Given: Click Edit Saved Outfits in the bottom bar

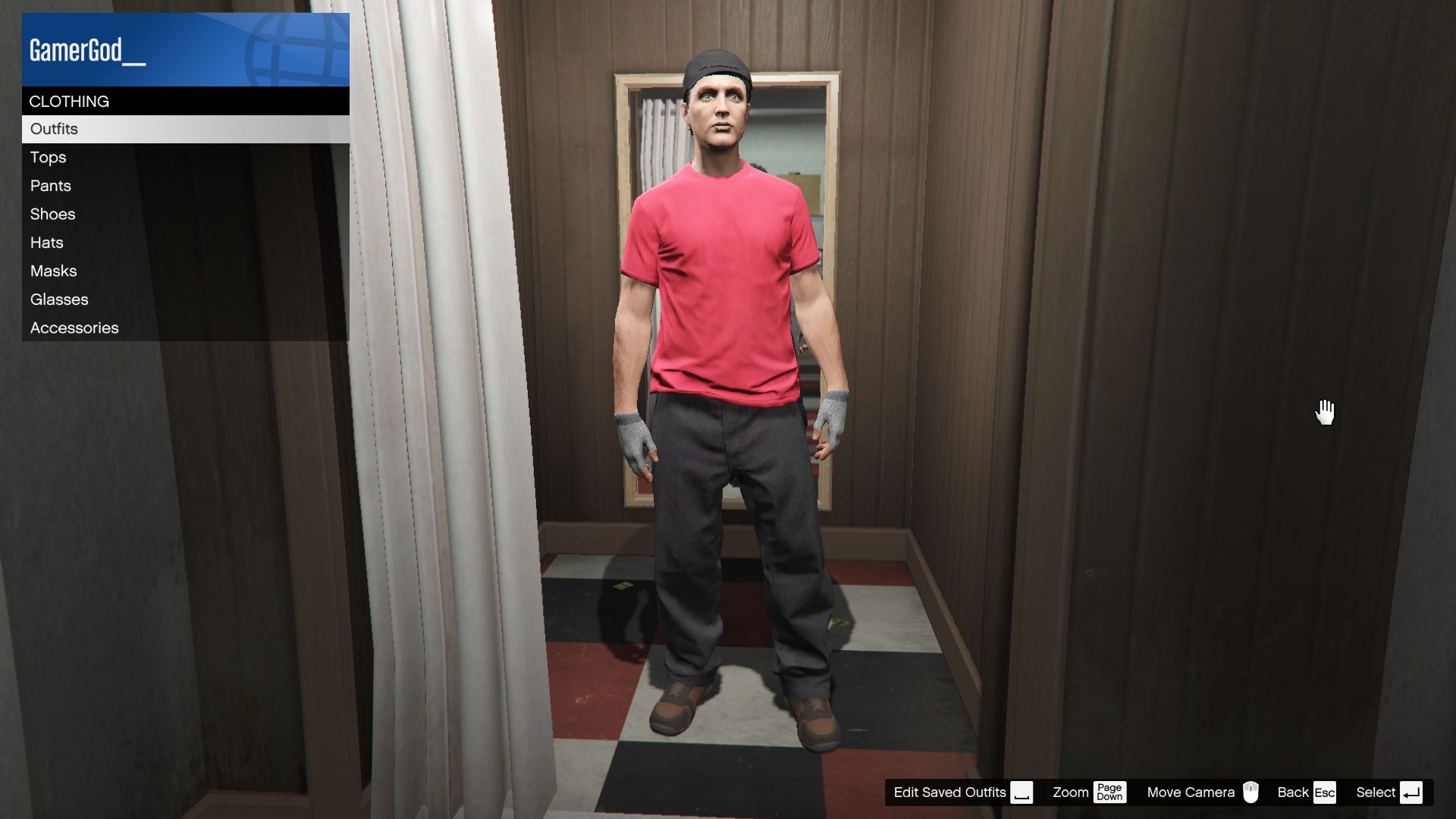Looking at the screenshot, I should 949,792.
